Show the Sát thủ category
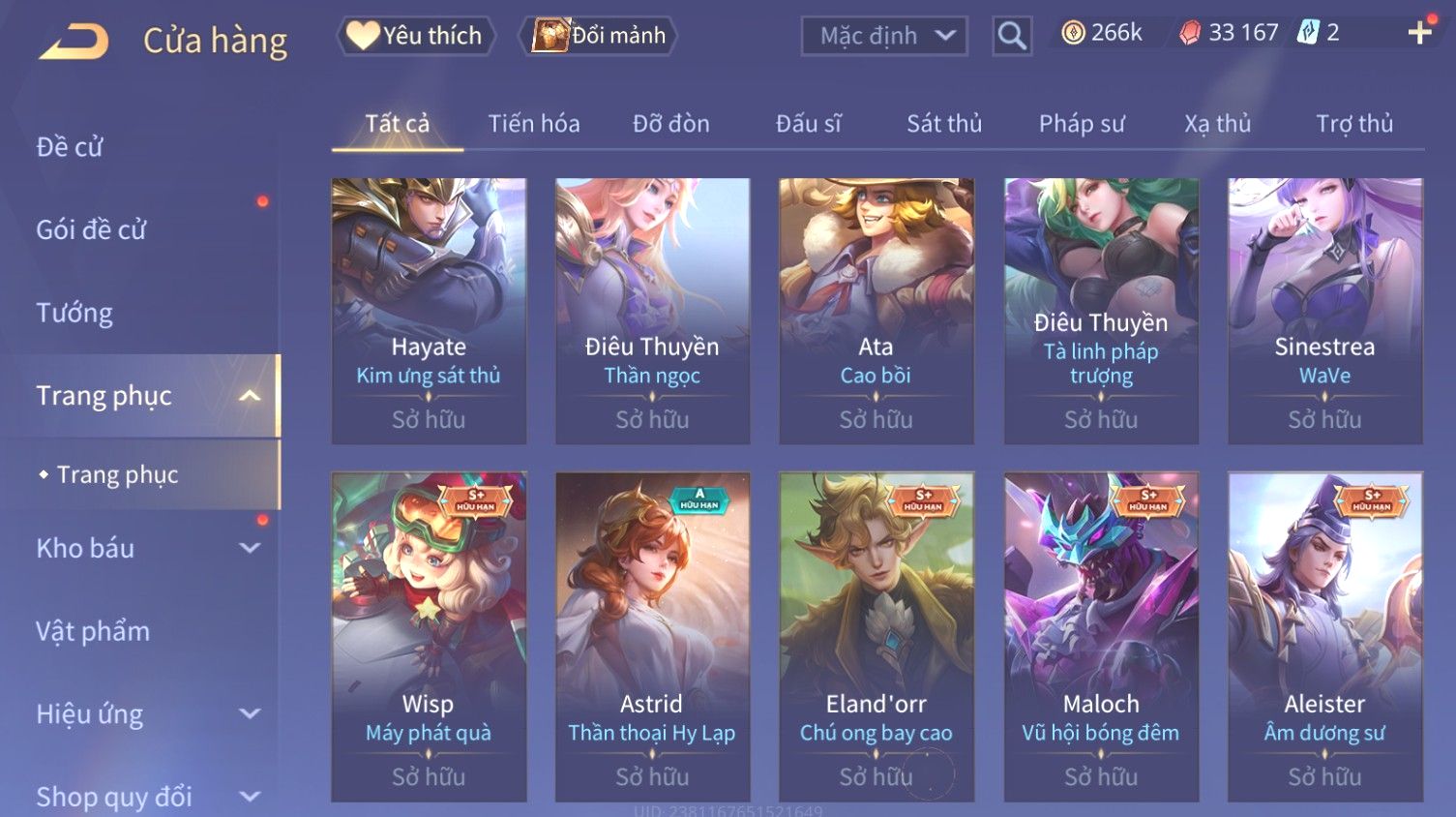Viewport: 1456px width, 817px height. pos(944,124)
